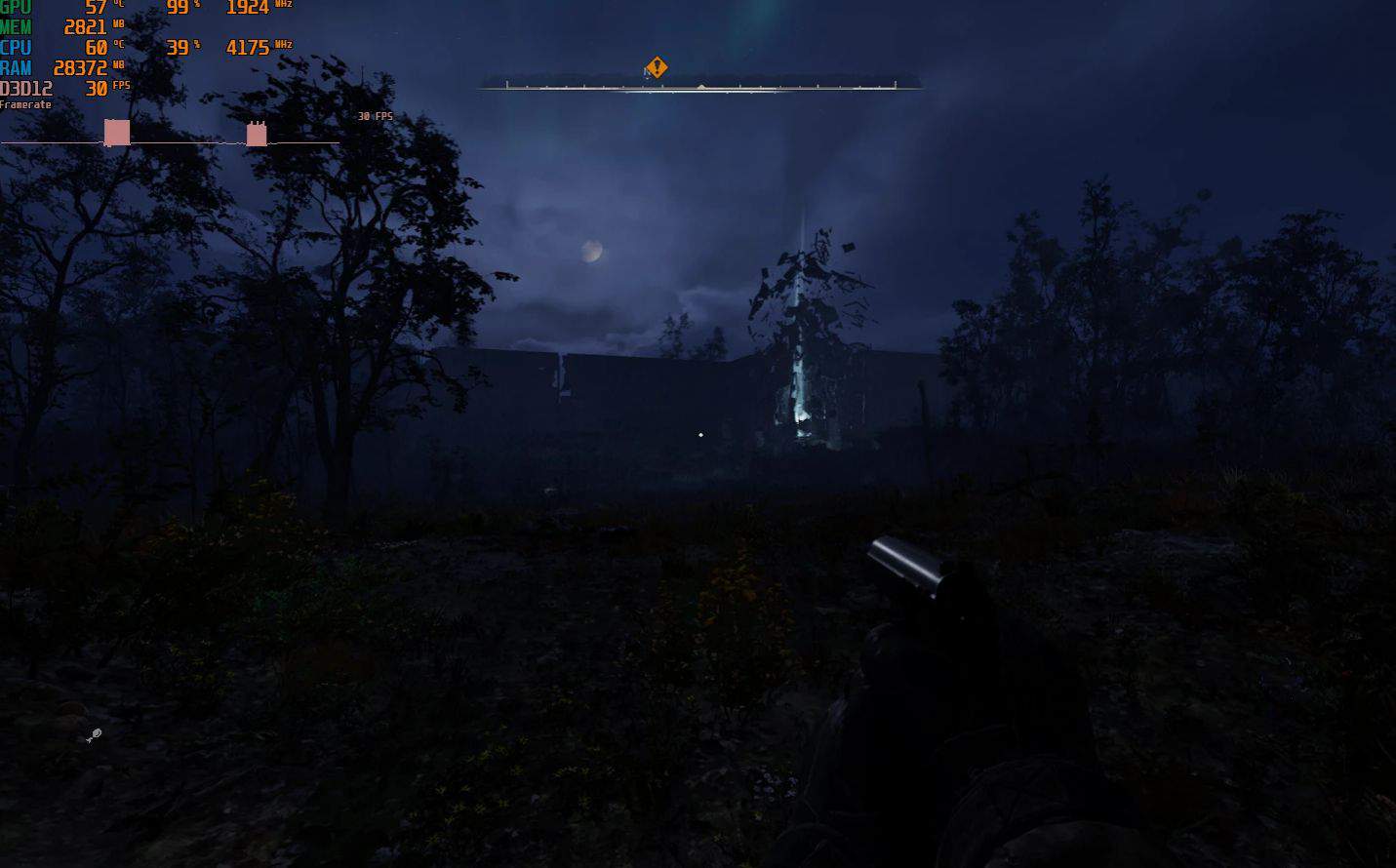The width and height of the screenshot is (1396, 868).
Task: Click the small peak notch at compass center
Action: (x=699, y=87)
